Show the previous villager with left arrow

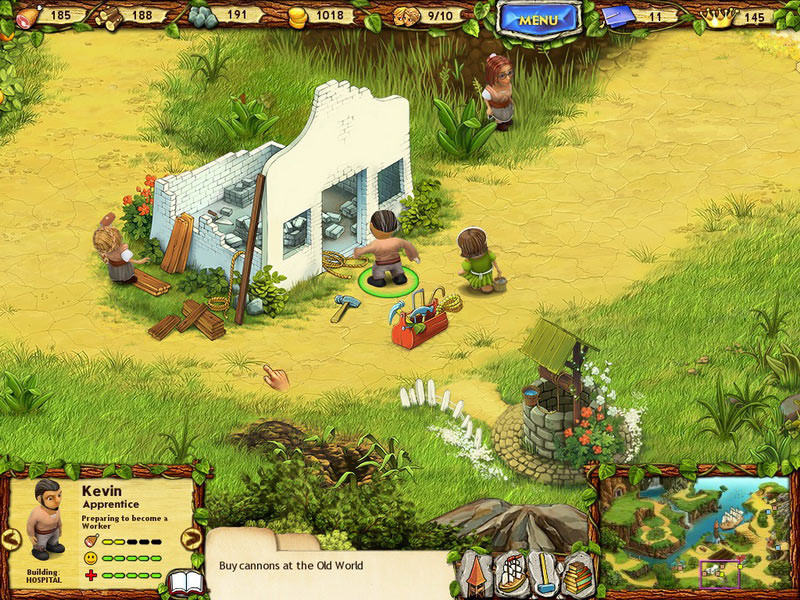point(11,539)
